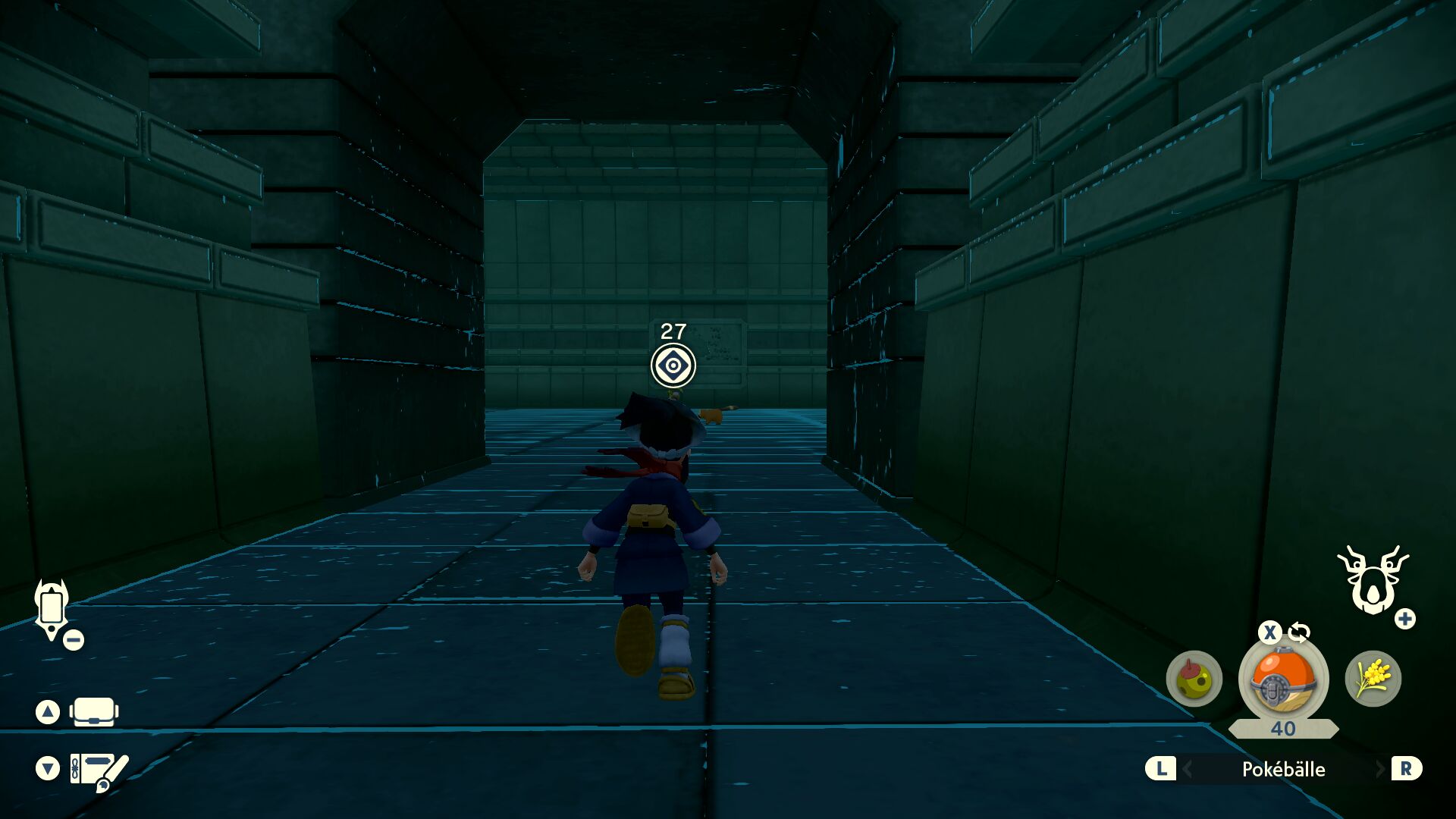Choose the green apricorn item slot
This screenshot has width=1456, height=819.
[x=1194, y=679]
